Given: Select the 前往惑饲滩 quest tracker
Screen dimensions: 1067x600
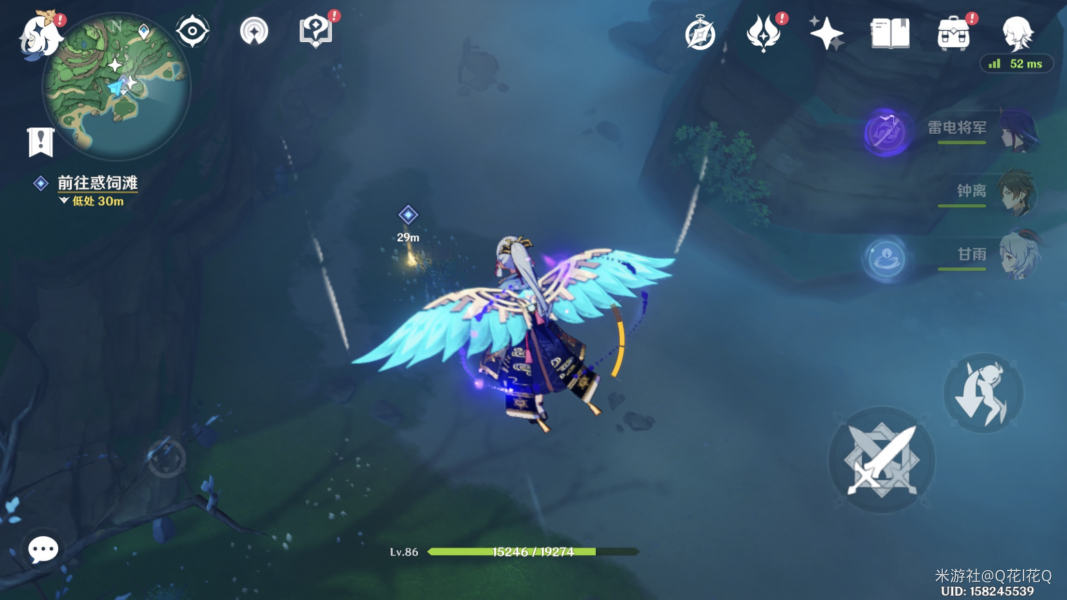Looking at the screenshot, I should (96, 183).
